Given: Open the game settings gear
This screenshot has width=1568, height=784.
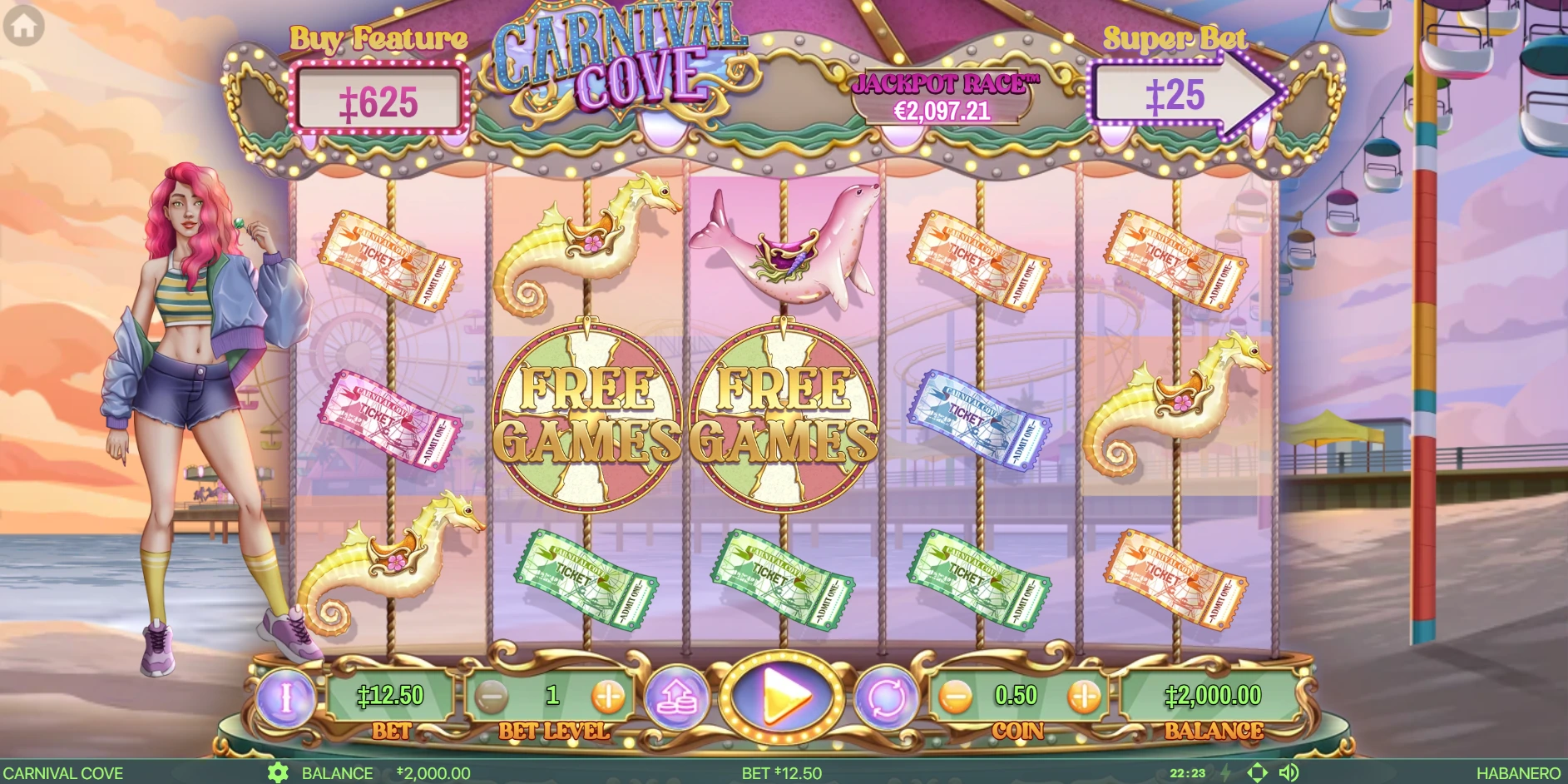Looking at the screenshot, I should click(x=279, y=772).
